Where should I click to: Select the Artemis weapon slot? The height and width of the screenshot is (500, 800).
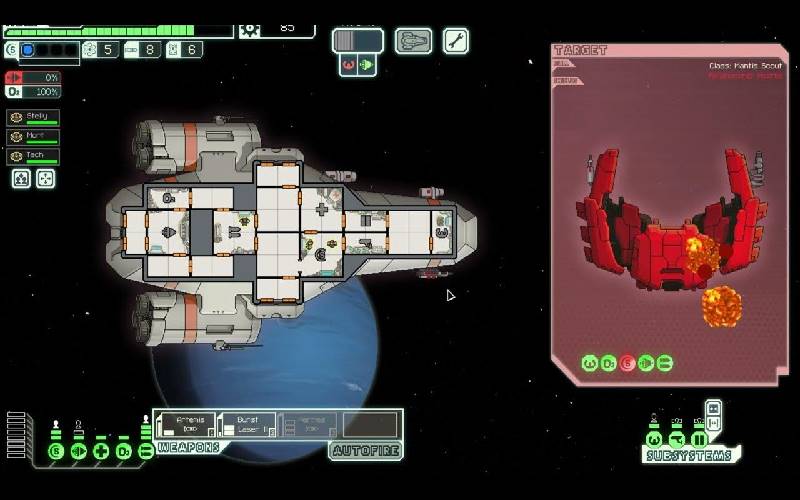[184, 425]
